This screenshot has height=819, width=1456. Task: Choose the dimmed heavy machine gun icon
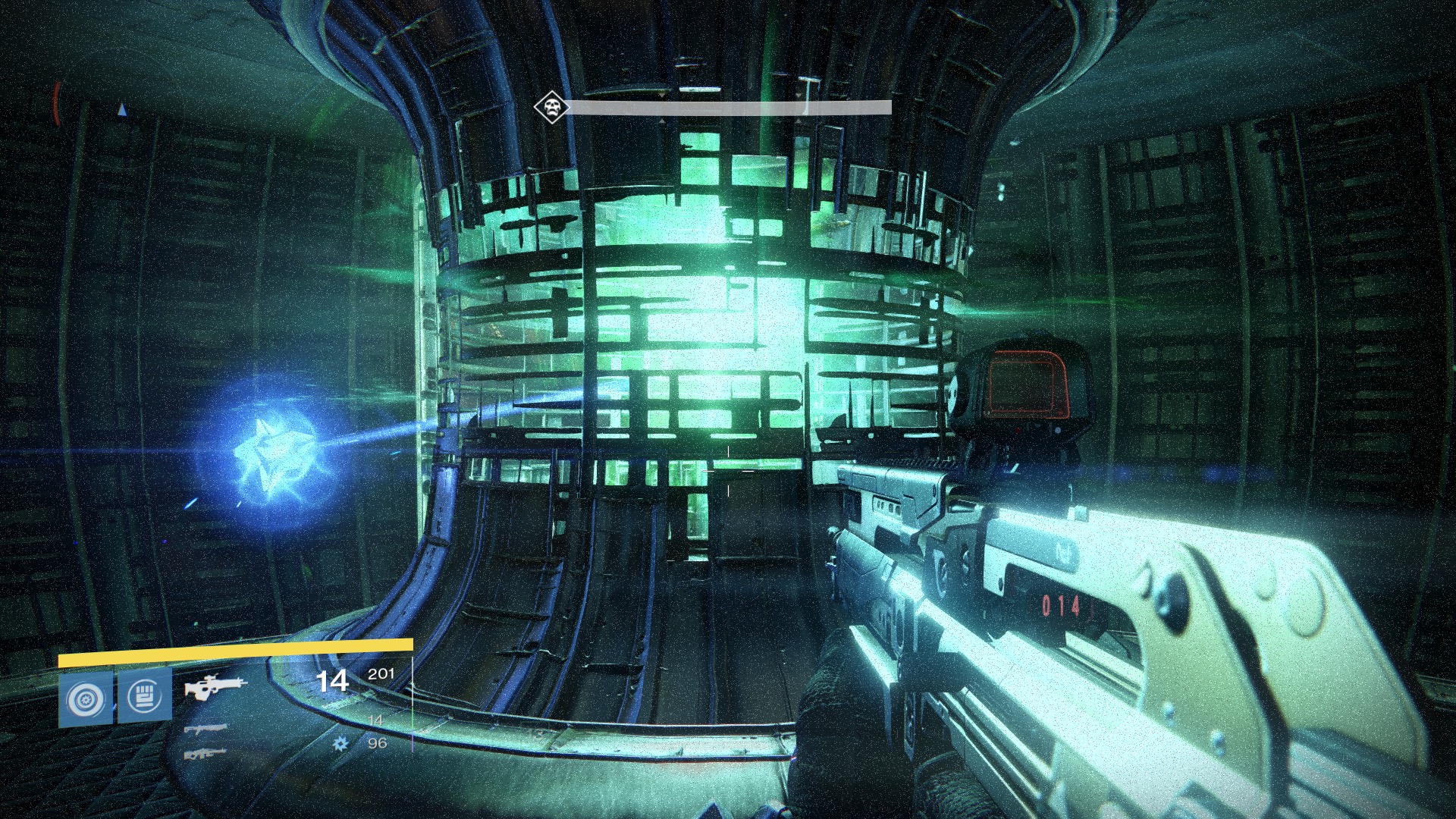(x=206, y=754)
